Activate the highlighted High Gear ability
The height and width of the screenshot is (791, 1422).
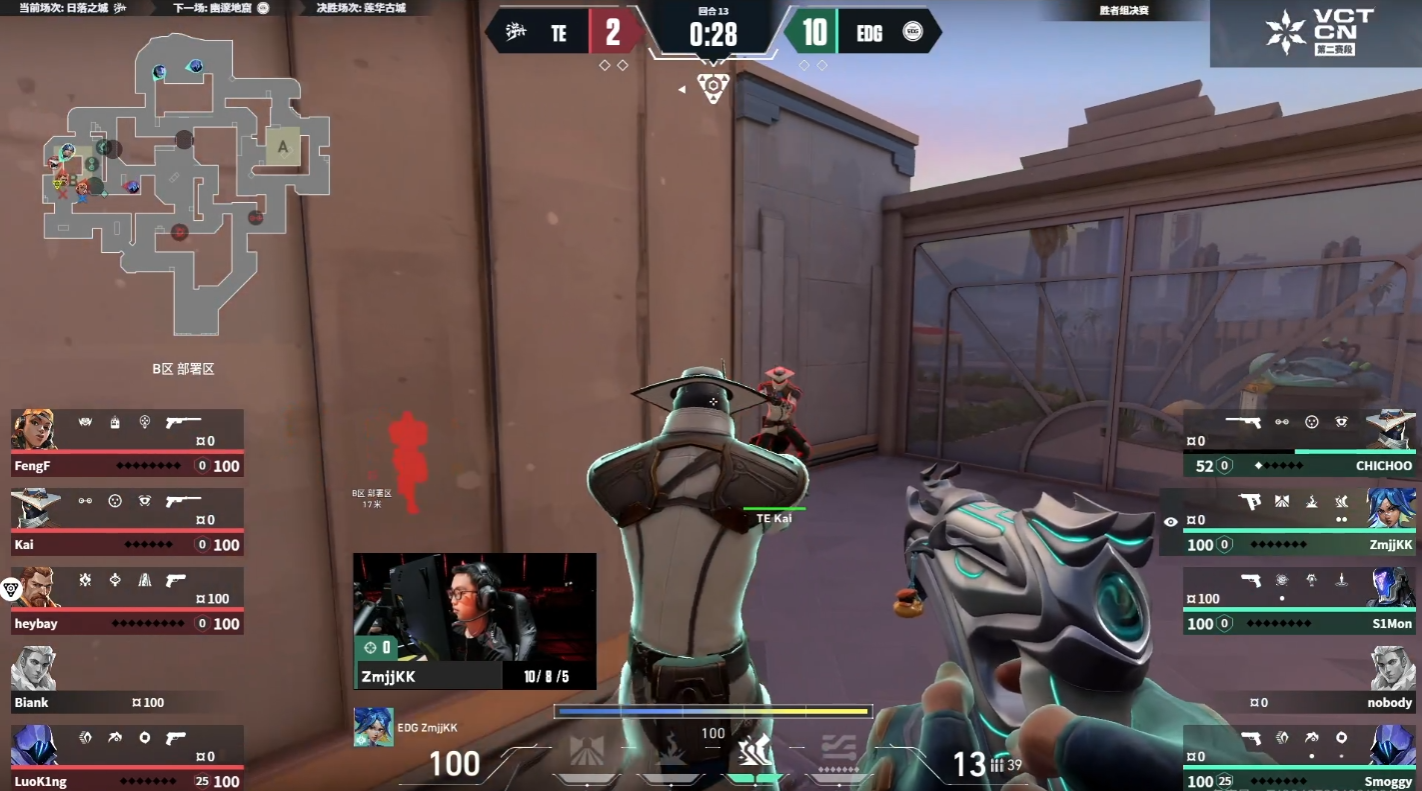coord(754,752)
